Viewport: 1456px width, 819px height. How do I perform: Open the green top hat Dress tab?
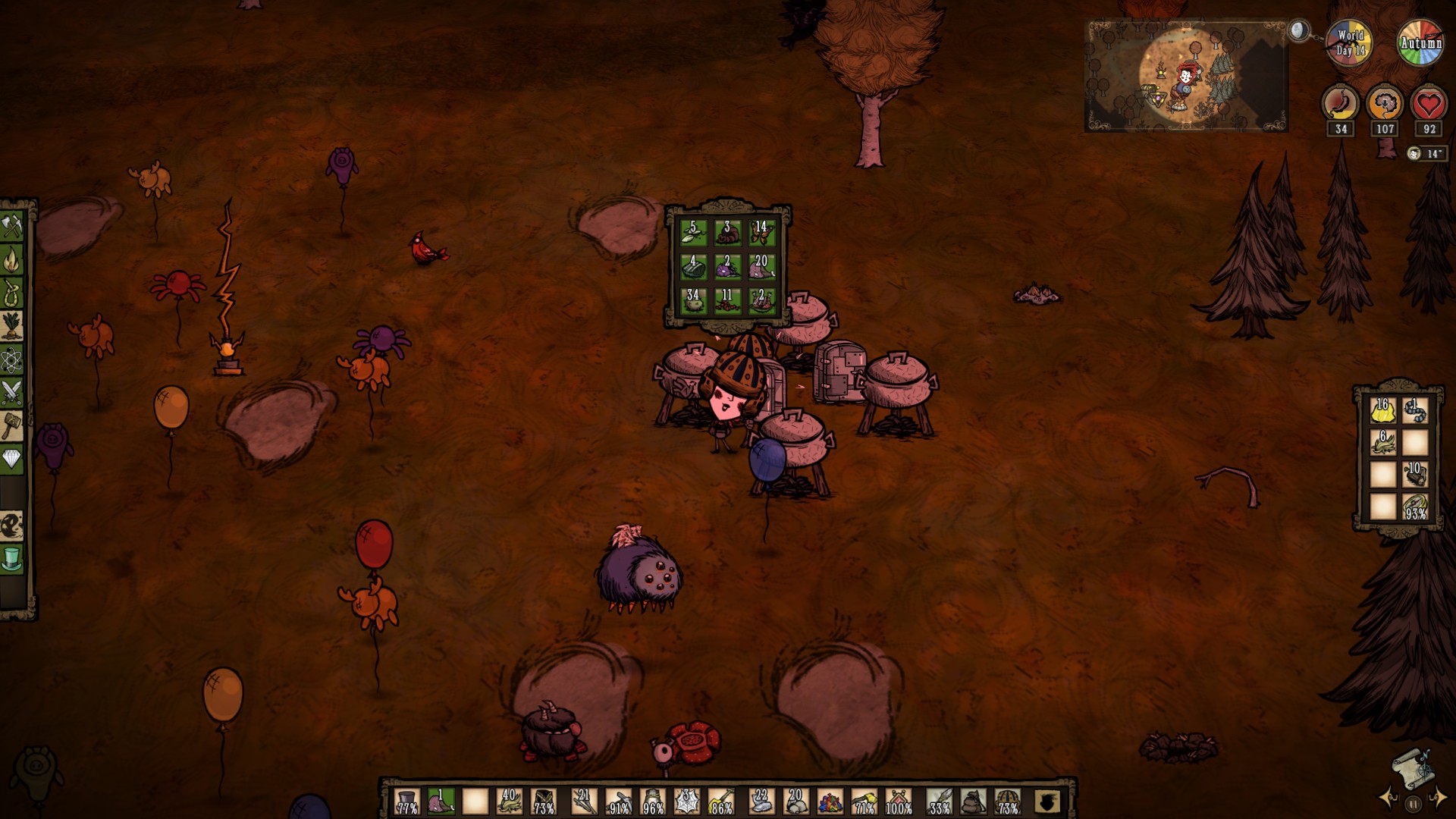click(13, 559)
